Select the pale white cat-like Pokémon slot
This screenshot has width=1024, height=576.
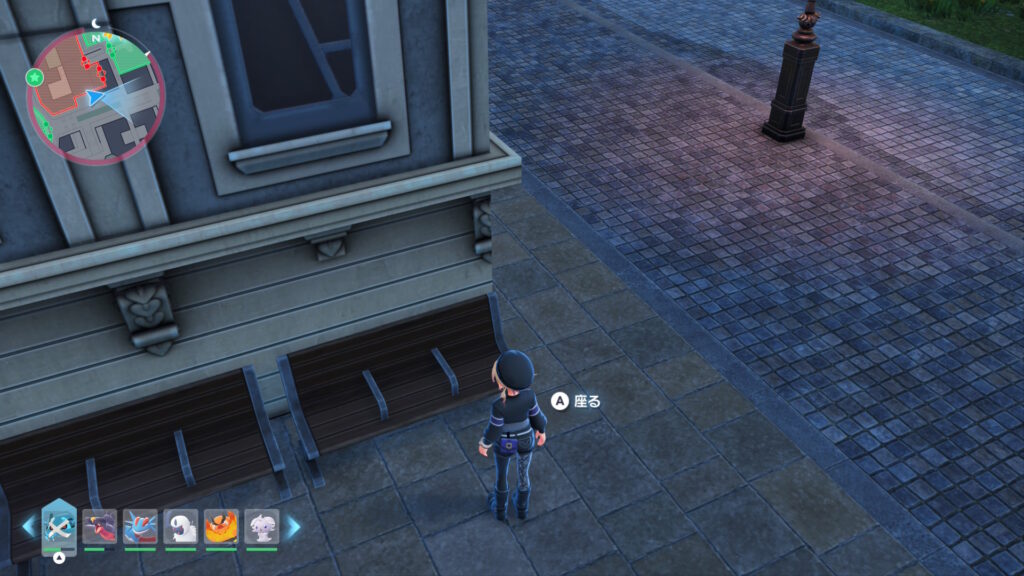262,526
